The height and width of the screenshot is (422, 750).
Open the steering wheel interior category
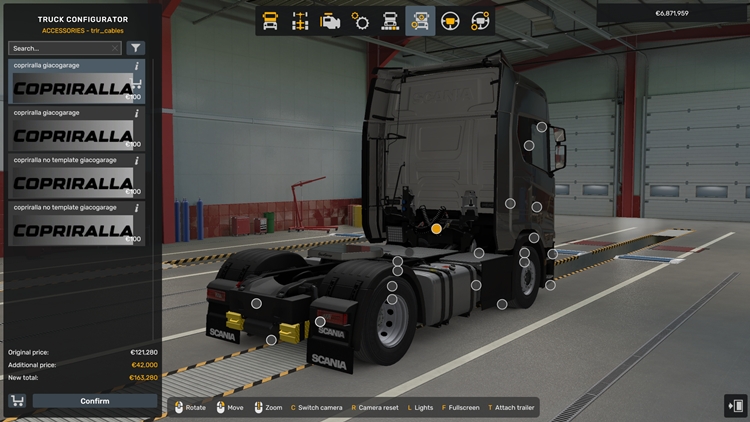coord(450,20)
